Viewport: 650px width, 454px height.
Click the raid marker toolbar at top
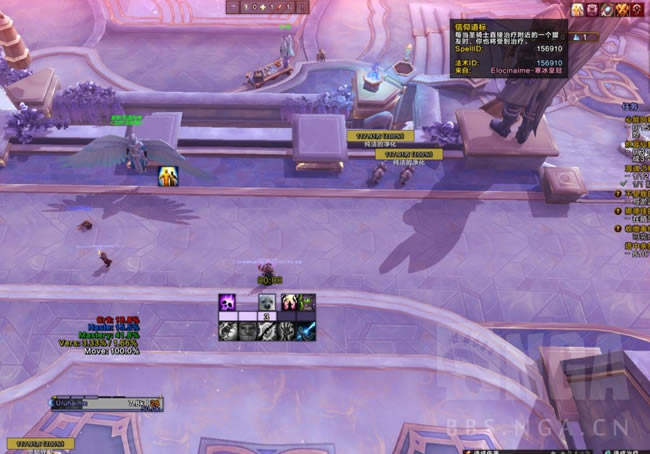[268, 7]
